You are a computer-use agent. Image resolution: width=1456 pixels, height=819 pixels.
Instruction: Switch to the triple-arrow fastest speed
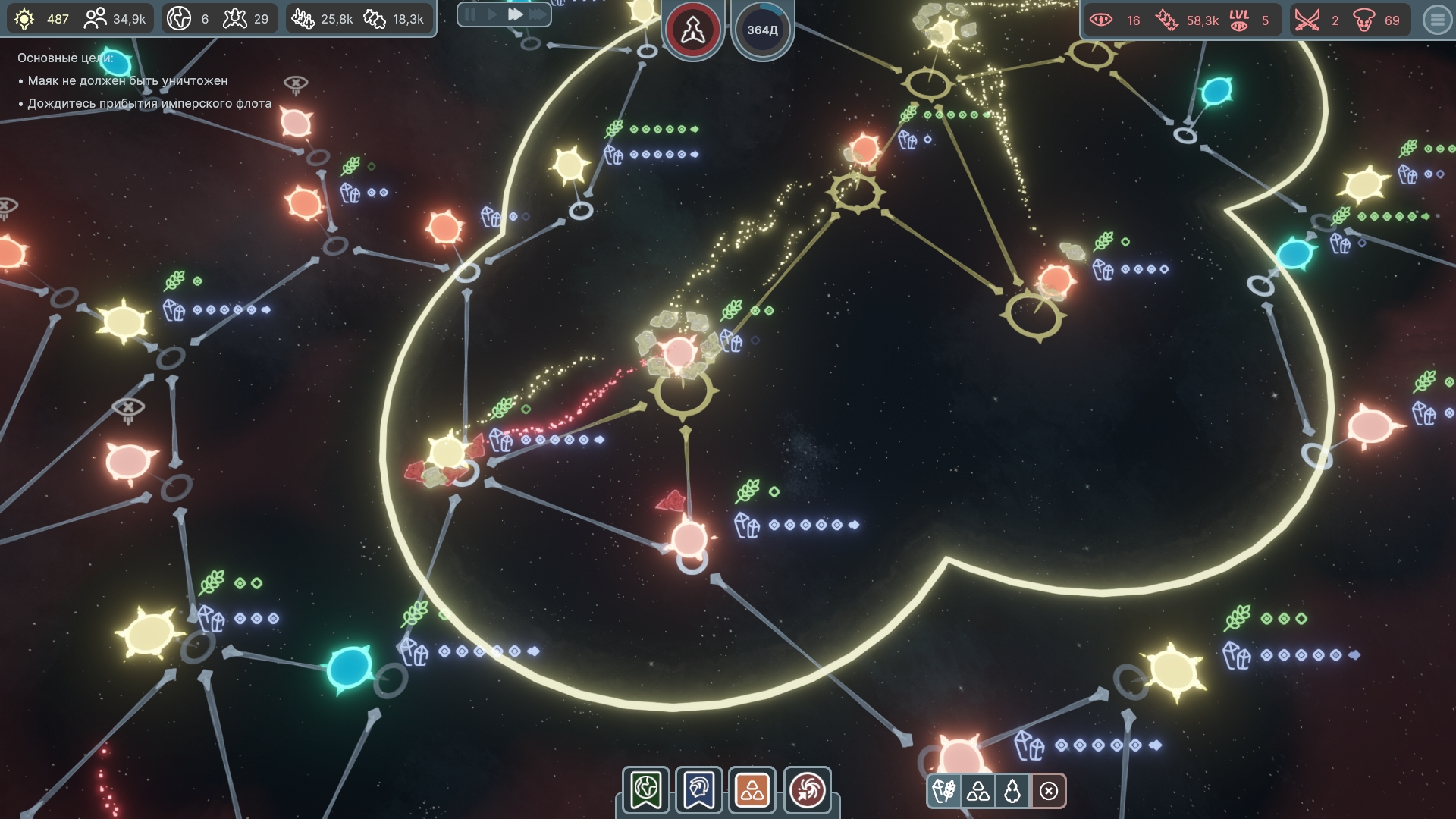(538, 14)
